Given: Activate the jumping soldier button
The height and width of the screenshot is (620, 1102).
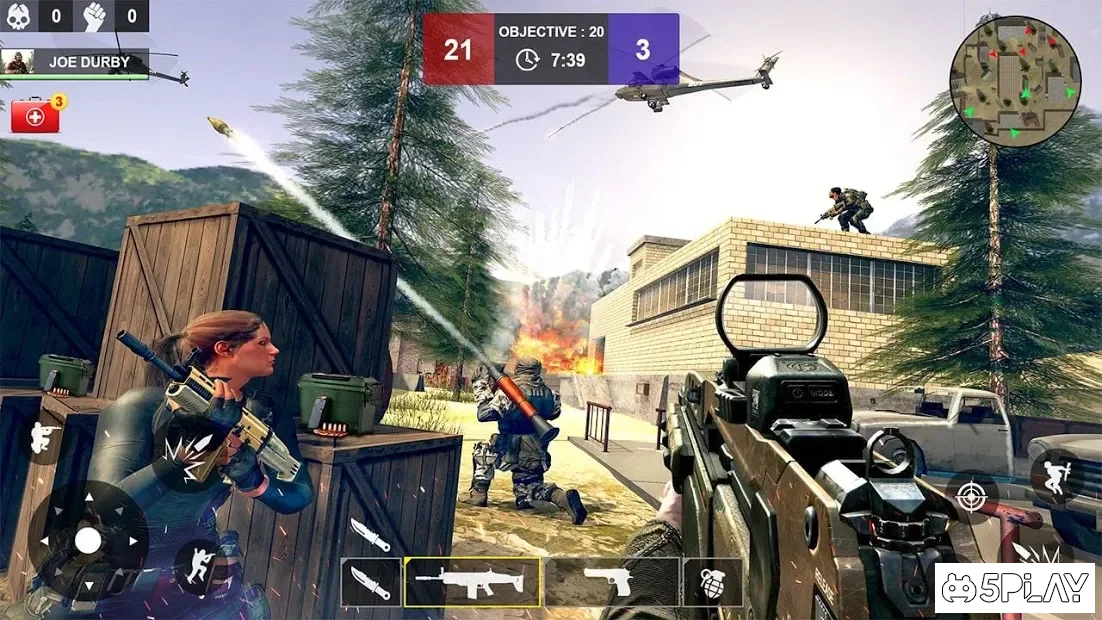Looking at the screenshot, I should pyautogui.click(x=1055, y=477).
